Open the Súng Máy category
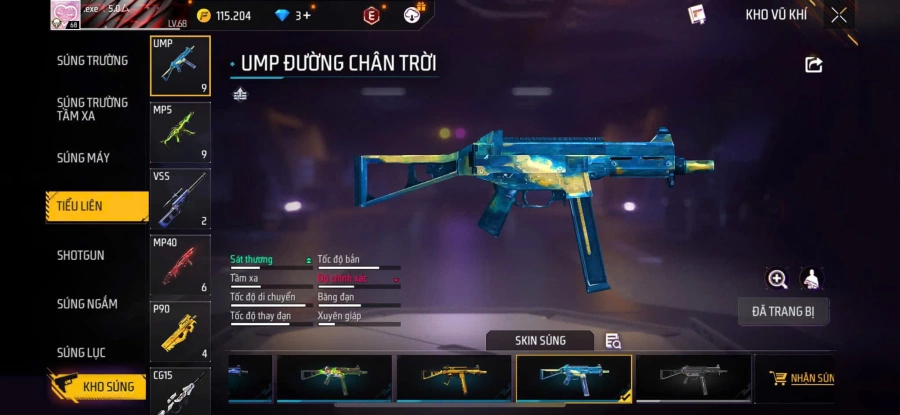 click(84, 158)
